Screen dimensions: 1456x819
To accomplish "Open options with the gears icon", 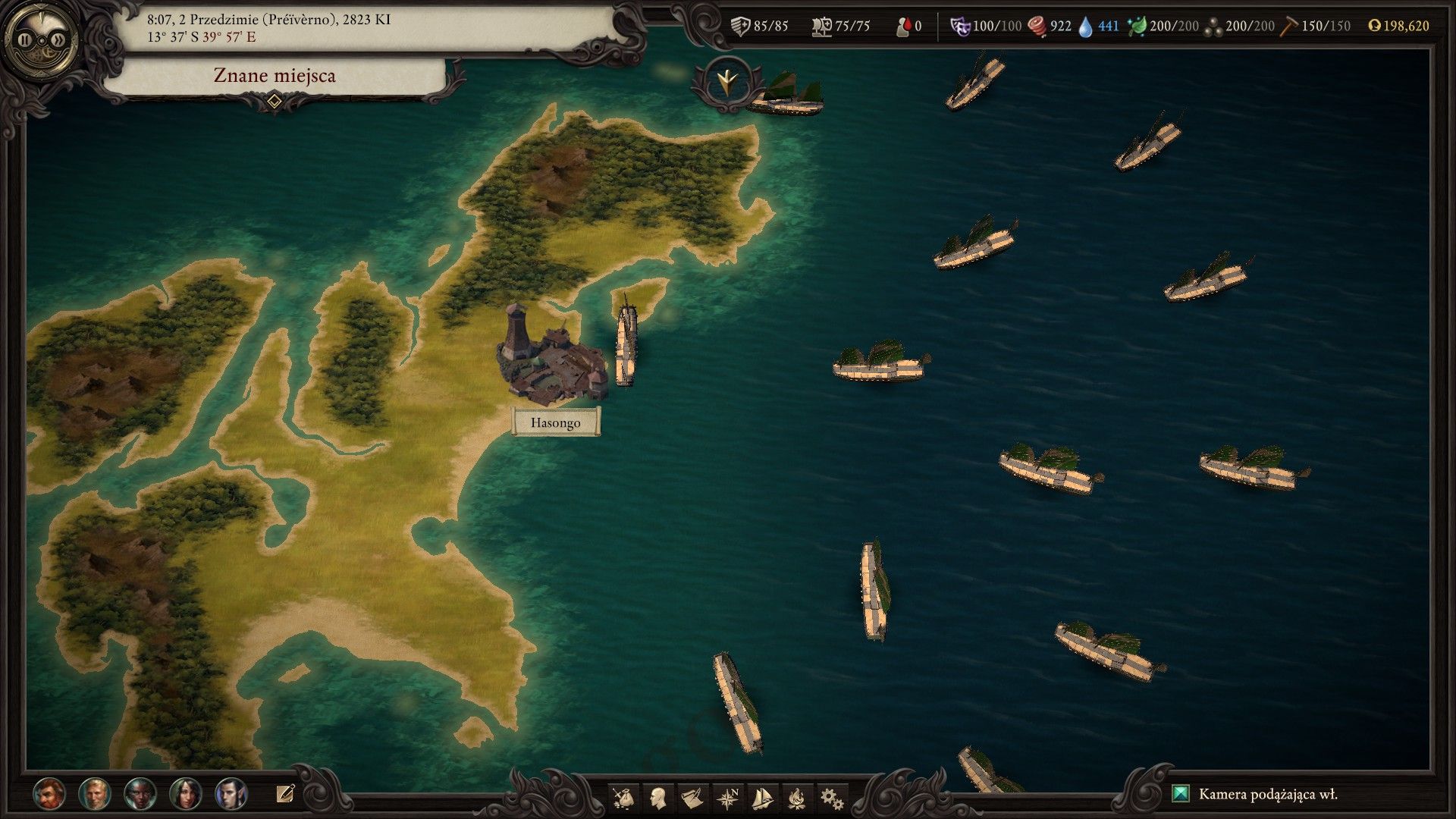I will [832, 798].
